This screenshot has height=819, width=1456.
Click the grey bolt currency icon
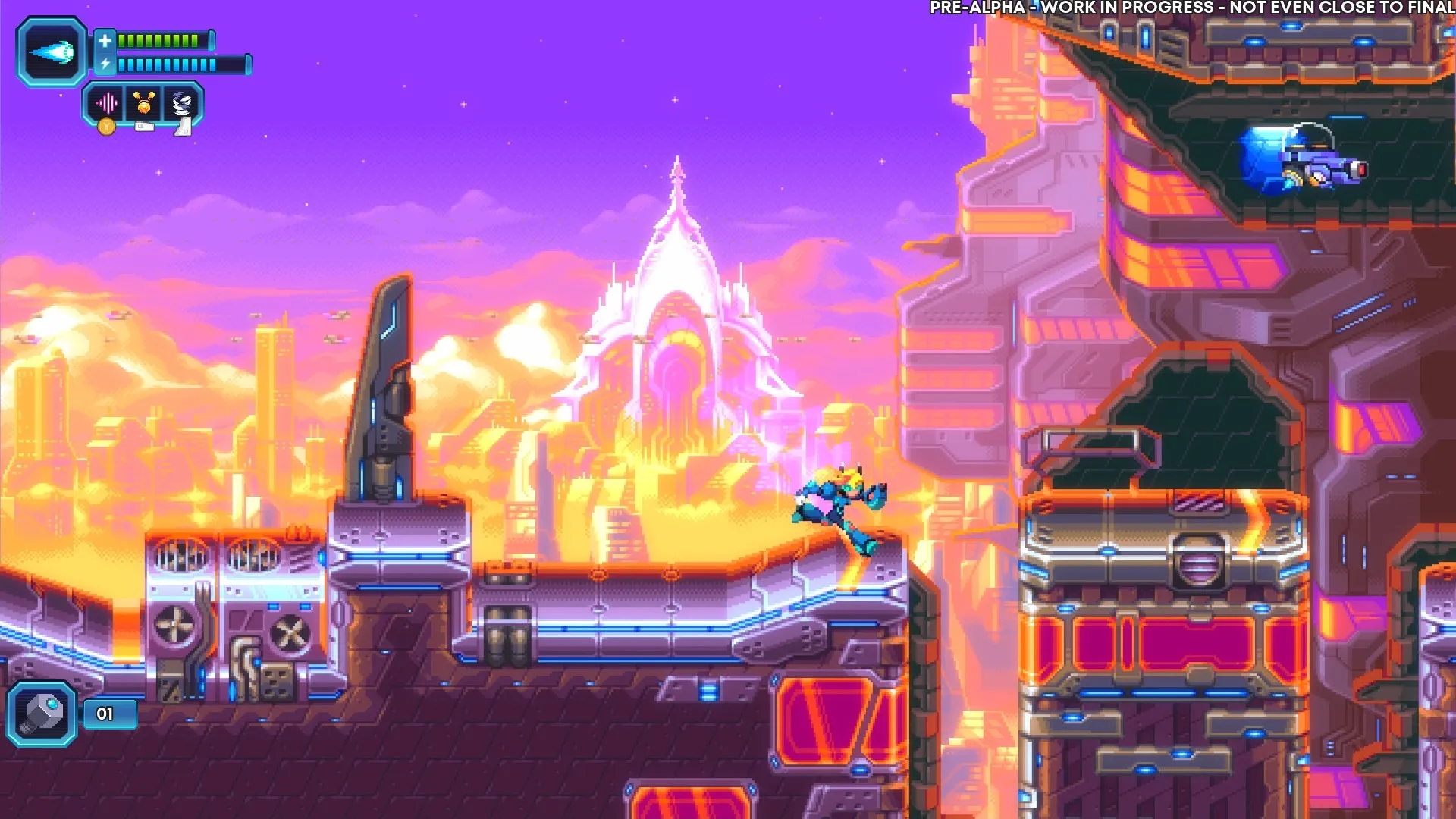(x=42, y=714)
